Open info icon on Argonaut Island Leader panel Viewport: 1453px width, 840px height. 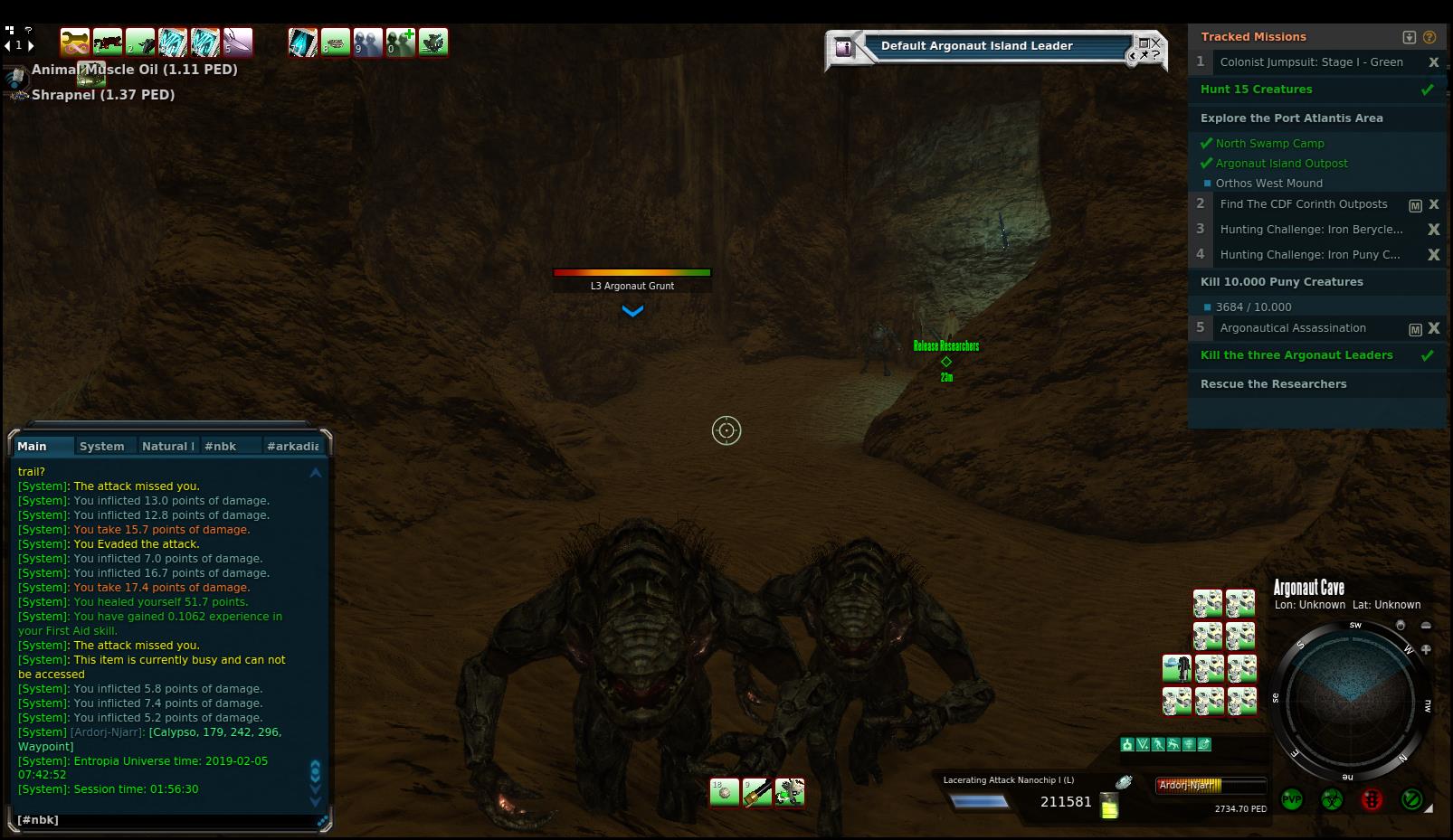(843, 48)
